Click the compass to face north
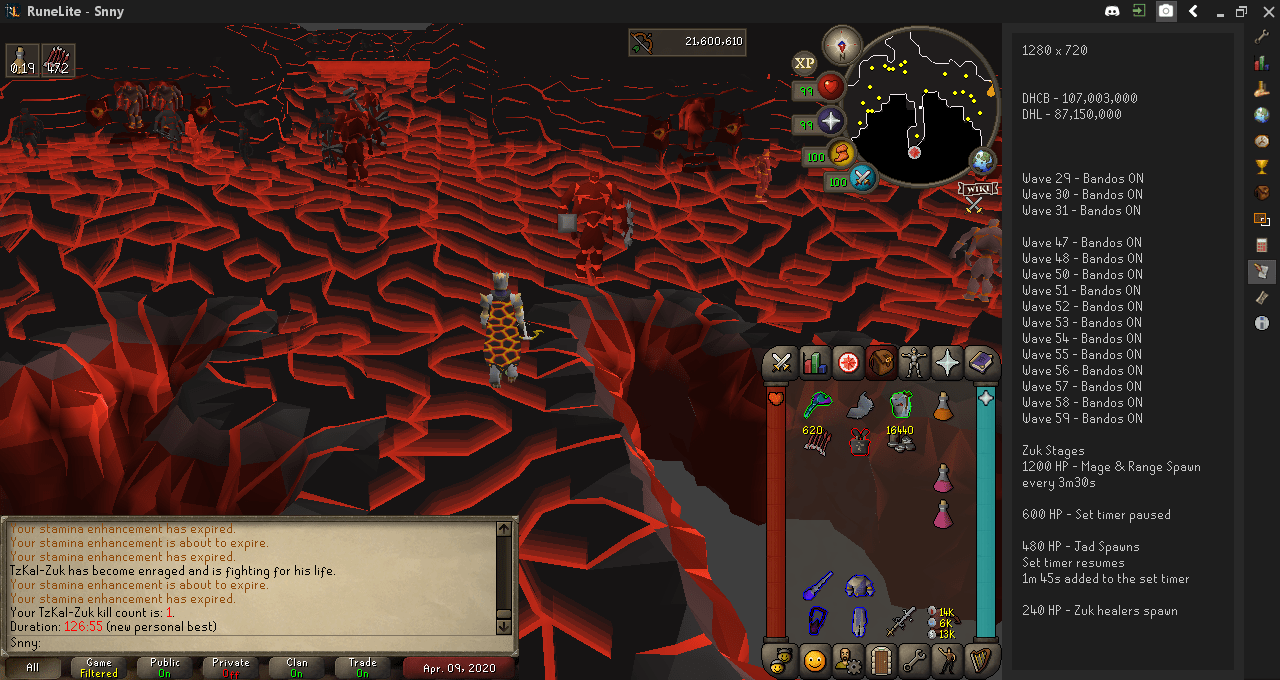Viewport: 1280px width, 680px height. [x=841, y=46]
